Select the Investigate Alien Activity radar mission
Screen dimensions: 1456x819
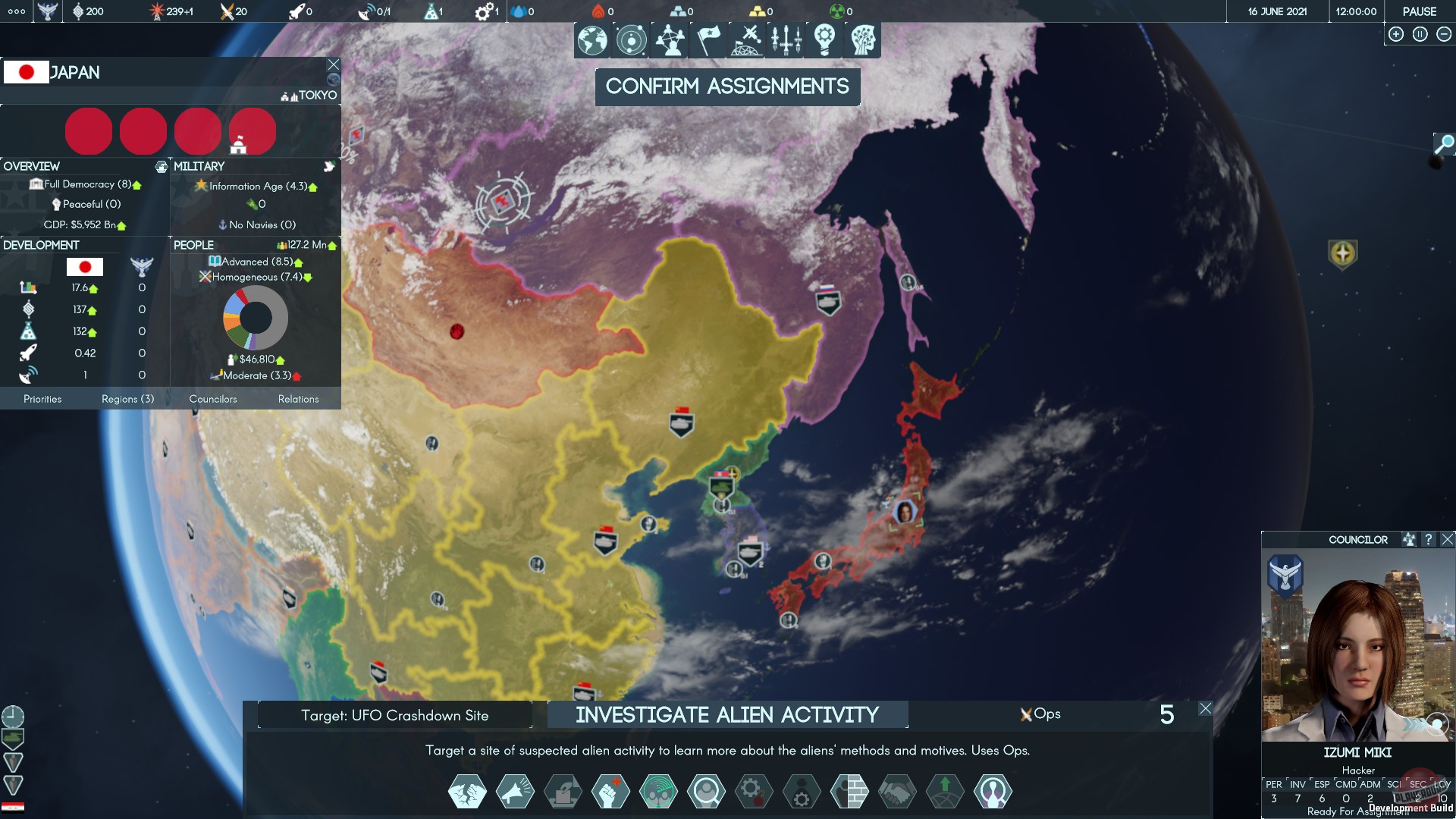pyautogui.click(x=657, y=791)
